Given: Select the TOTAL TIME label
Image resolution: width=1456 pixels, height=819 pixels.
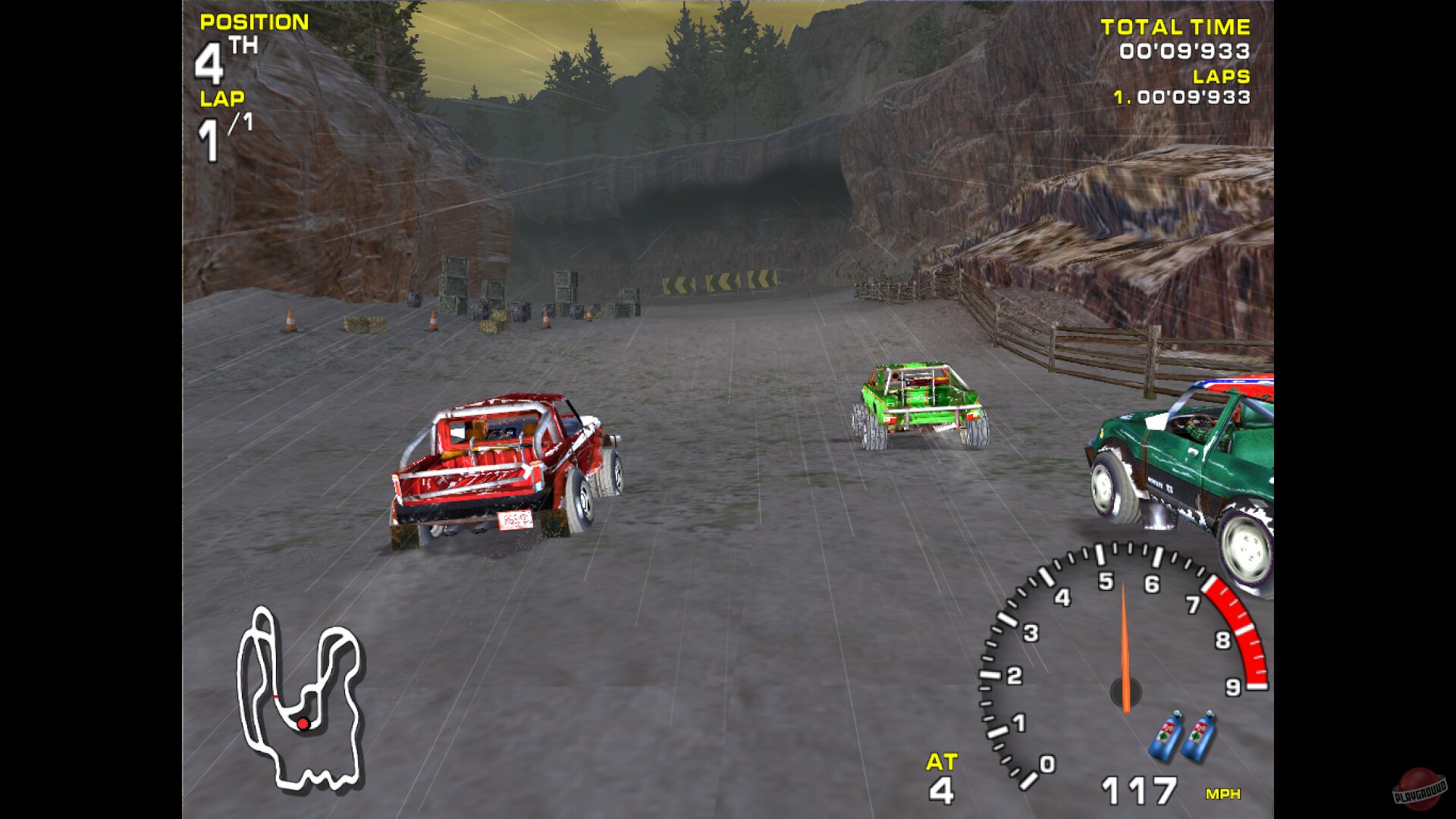Looking at the screenshot, I should (1174, 27).
